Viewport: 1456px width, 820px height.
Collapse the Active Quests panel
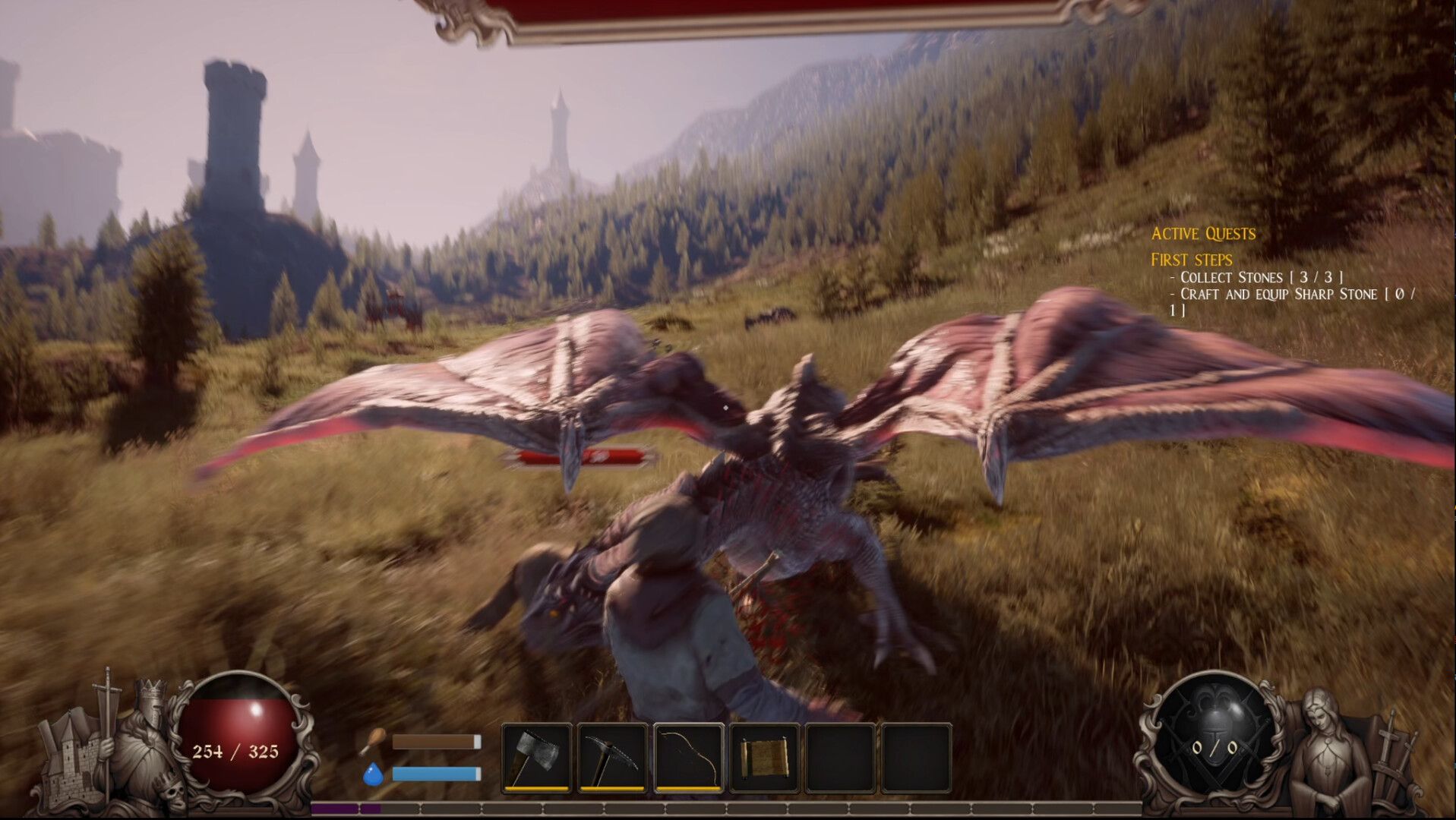[1204, 235]
